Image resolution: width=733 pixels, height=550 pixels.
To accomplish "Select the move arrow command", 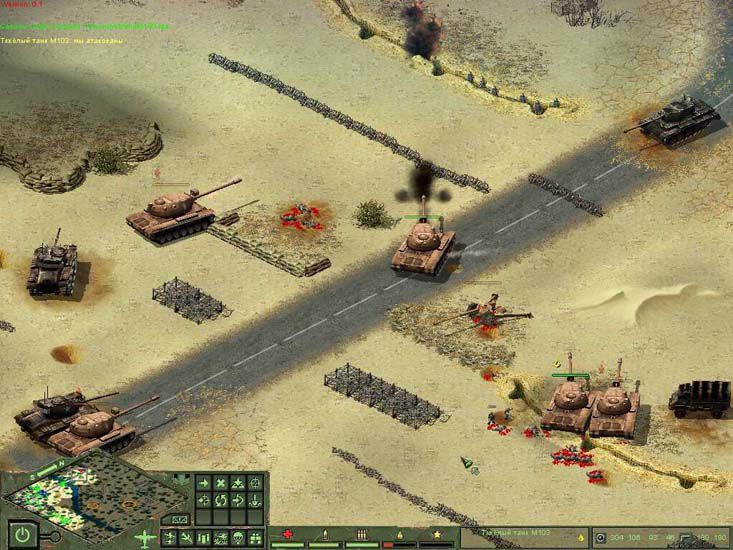I will 203,483.
